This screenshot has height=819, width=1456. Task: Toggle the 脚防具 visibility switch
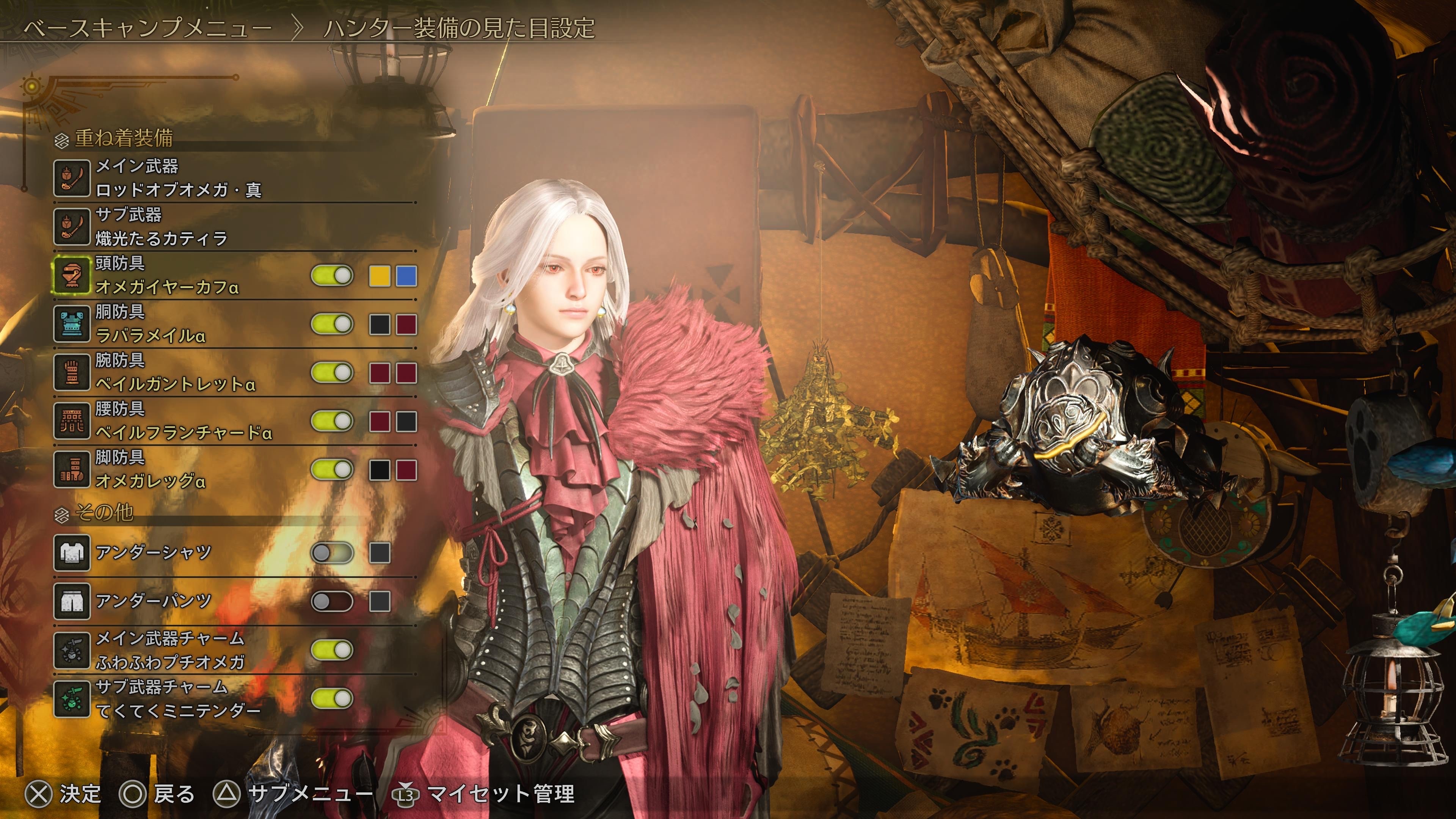tap(332, 470)
